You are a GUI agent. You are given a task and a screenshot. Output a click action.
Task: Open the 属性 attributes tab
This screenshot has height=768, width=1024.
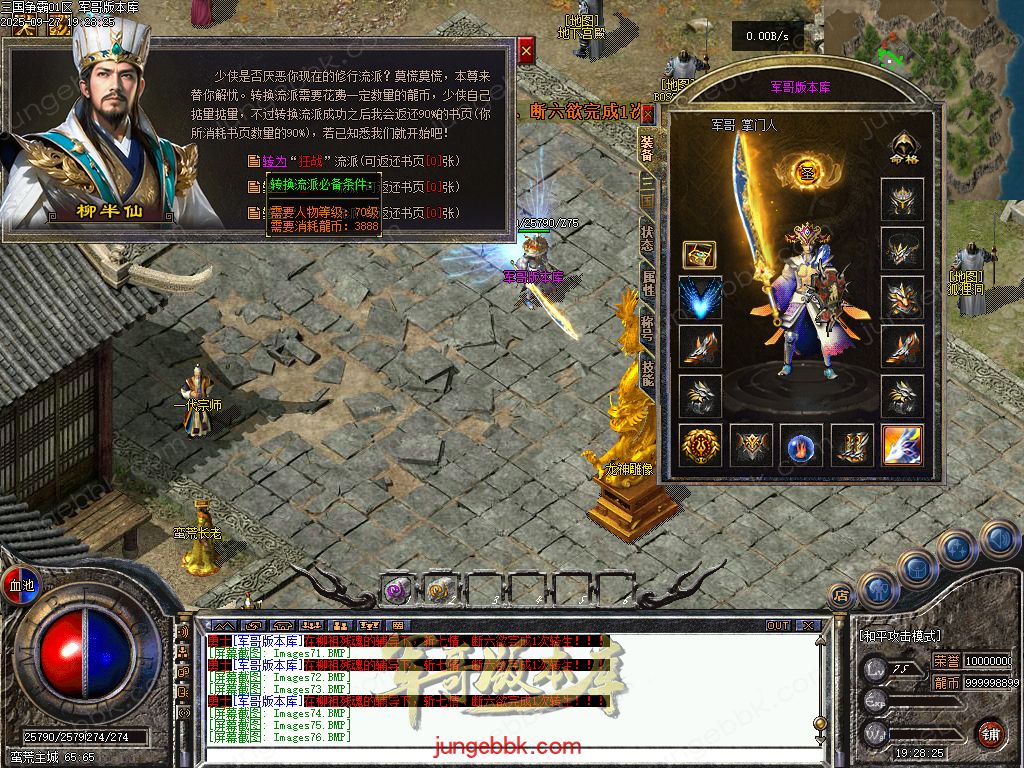(647, 282)
